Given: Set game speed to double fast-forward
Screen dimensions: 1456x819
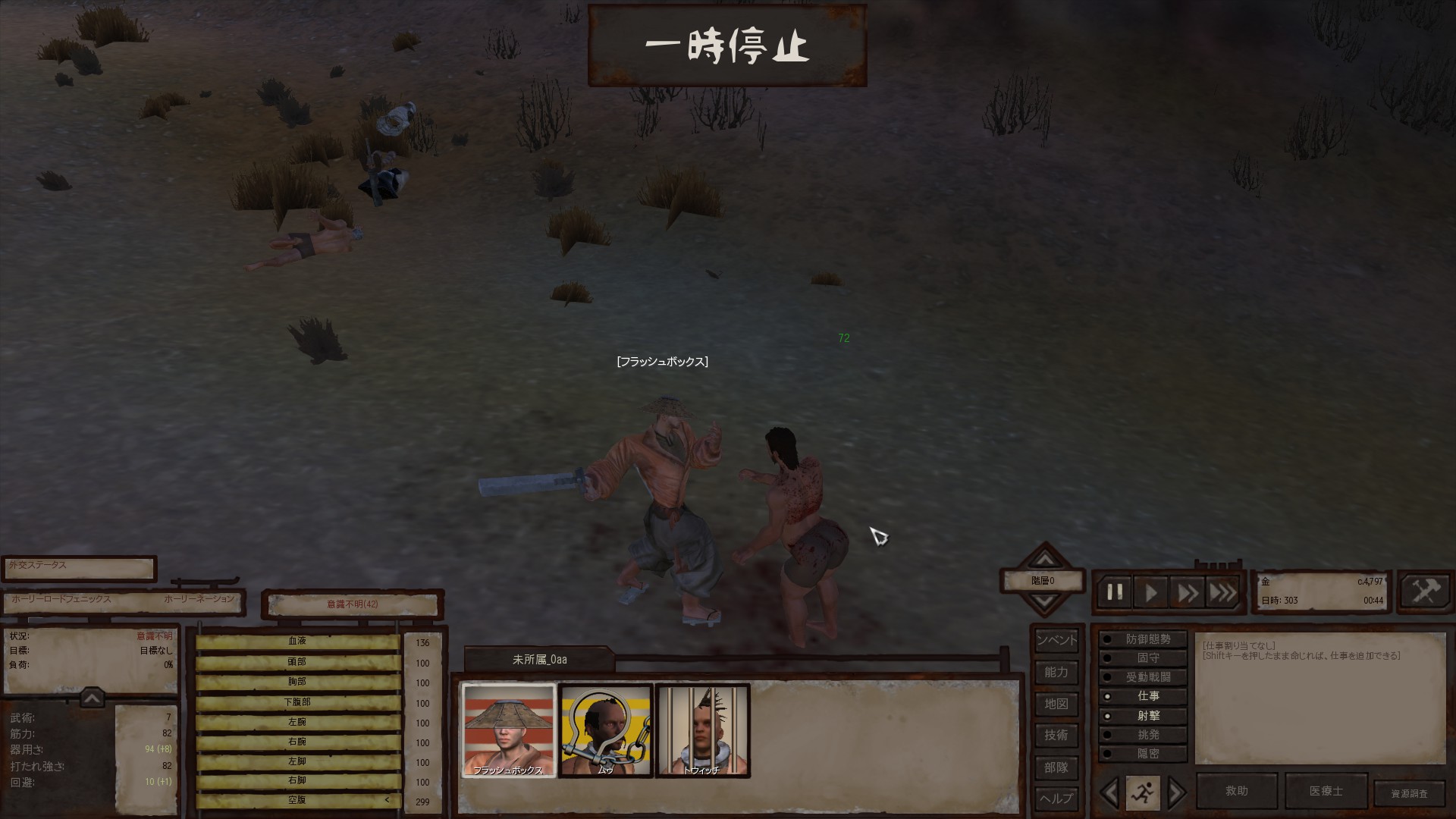Looking at the screenshot, I should [x=1187, y=592].
